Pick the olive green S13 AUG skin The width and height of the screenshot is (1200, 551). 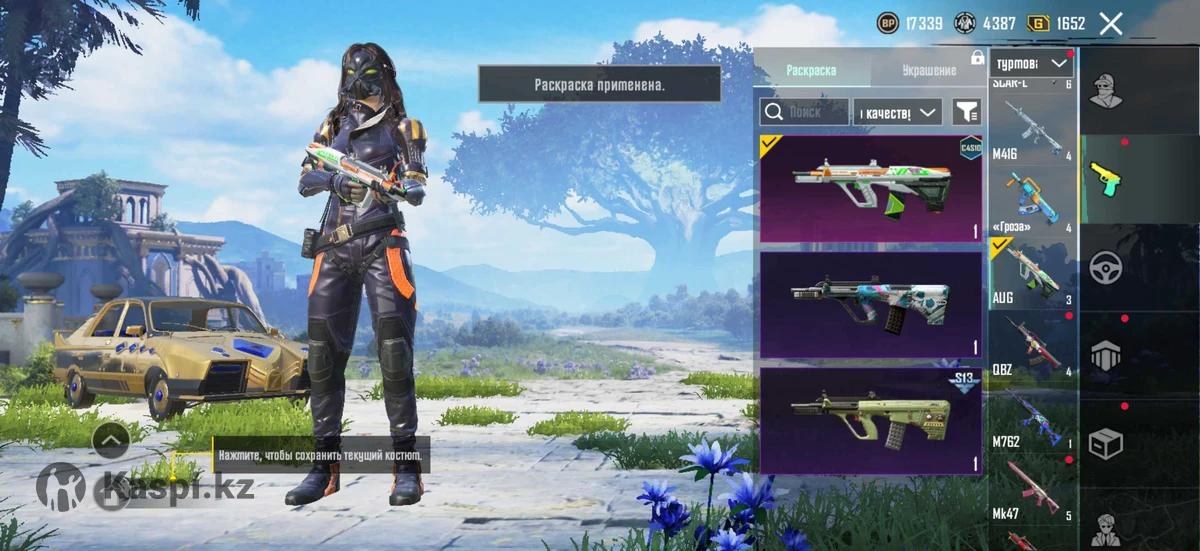[870, 420]
